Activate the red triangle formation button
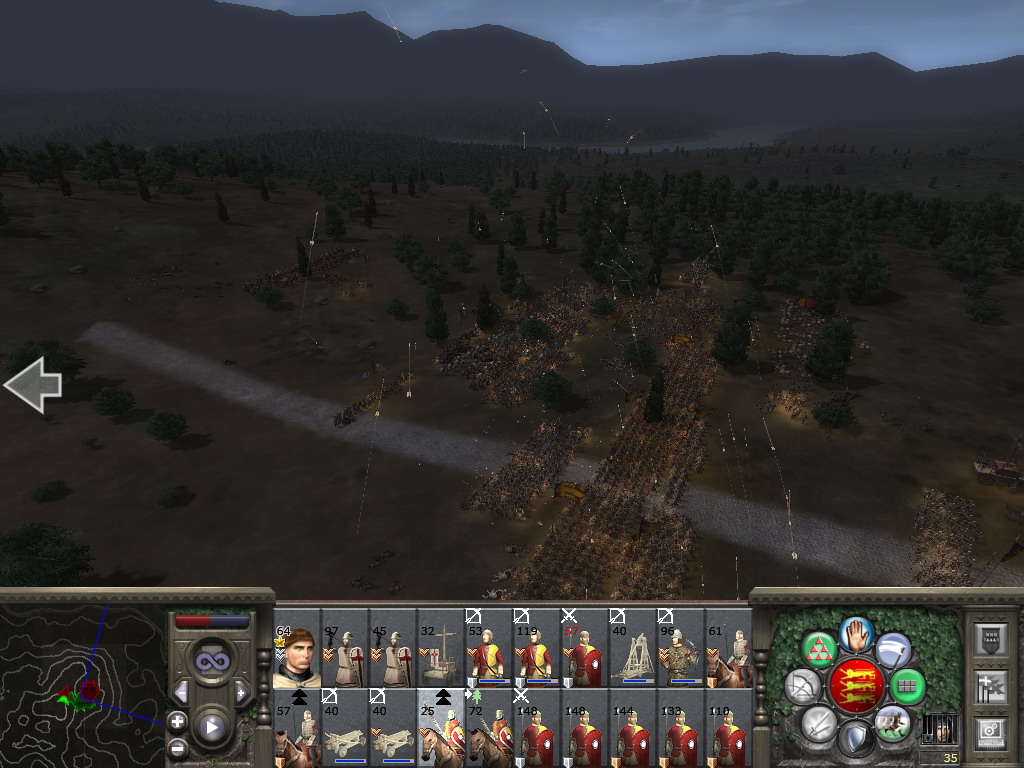Image resolution: width=1024 pixels, height=768 pixels. [820, 650]
